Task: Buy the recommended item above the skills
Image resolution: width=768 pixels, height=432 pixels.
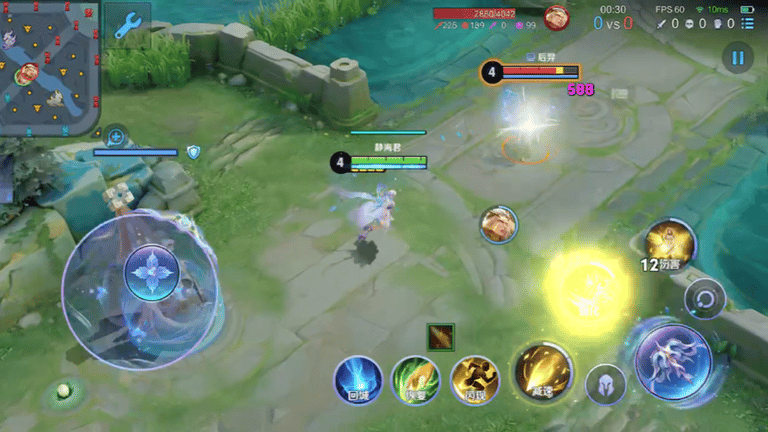Action: 440,337
